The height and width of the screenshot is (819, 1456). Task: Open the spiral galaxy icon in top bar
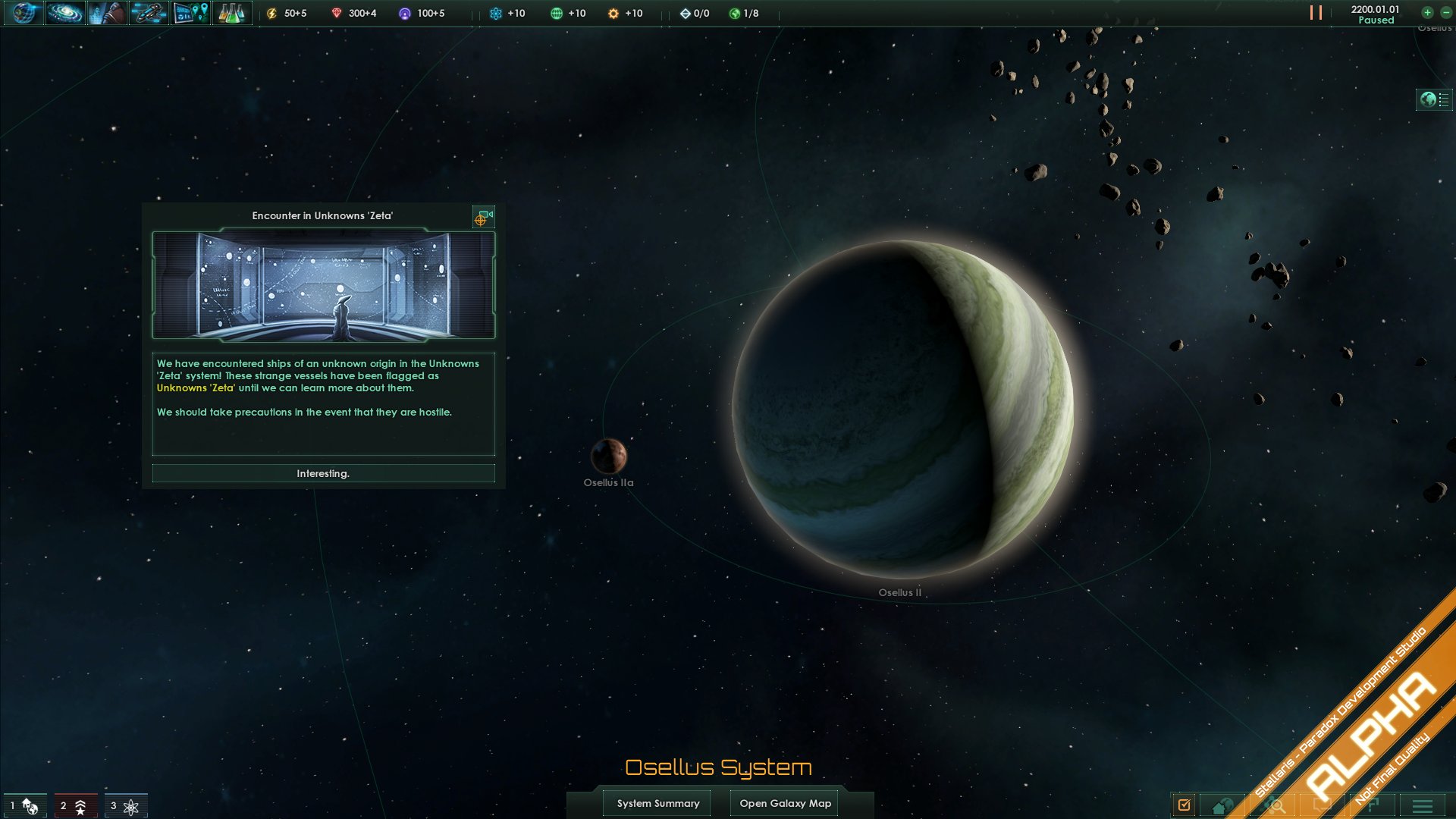(x=64, y=13)
